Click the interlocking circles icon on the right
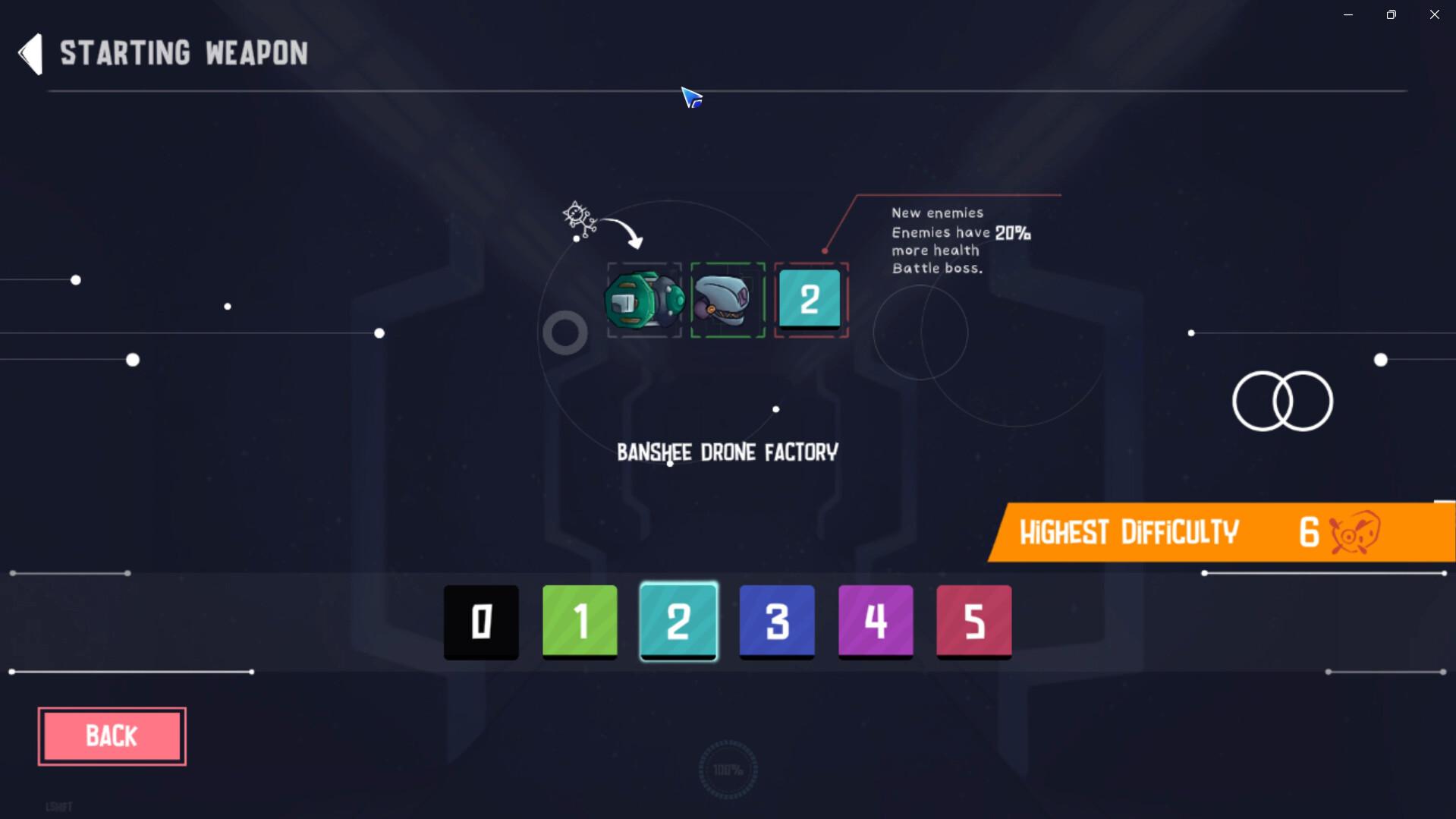The width and height of the screenshot is (1456, 819). tap(1281, 401)
